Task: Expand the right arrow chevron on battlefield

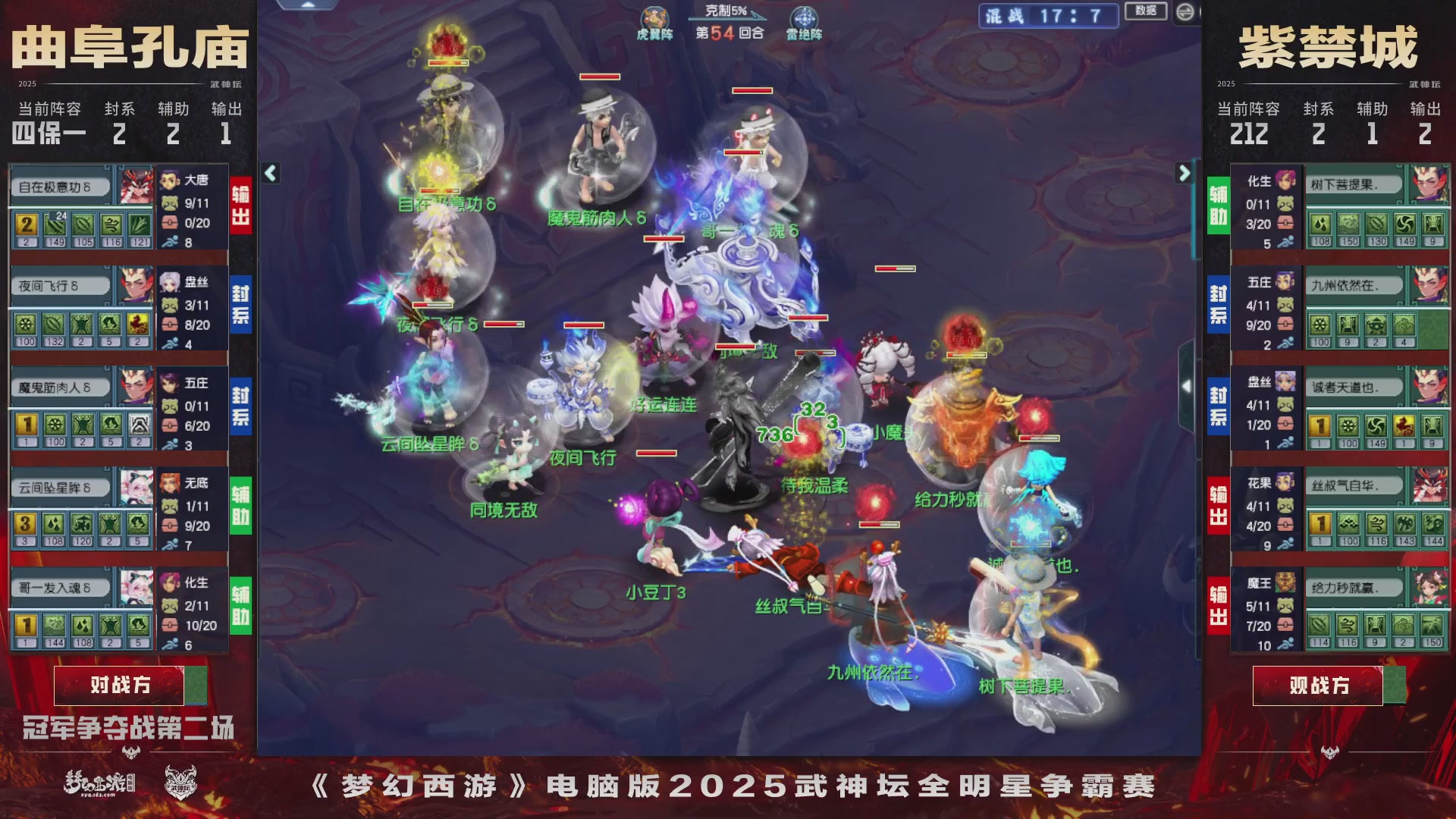Action: coord(1183,173)
